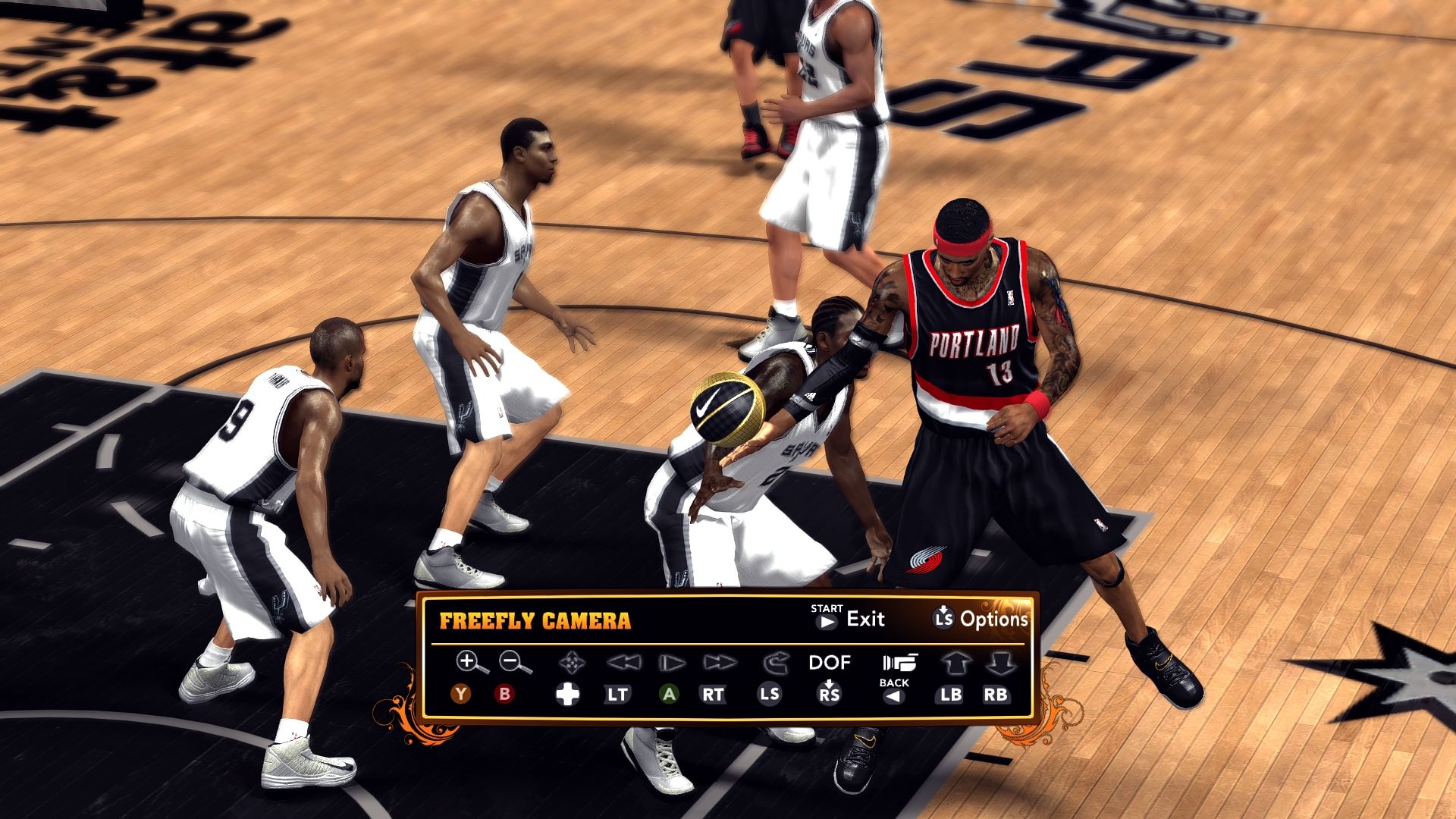This screenshot has width=1456, height=819.
Task: Lower the camera with the down arrow
Action: pyautogui.click(x=999, y=664)
